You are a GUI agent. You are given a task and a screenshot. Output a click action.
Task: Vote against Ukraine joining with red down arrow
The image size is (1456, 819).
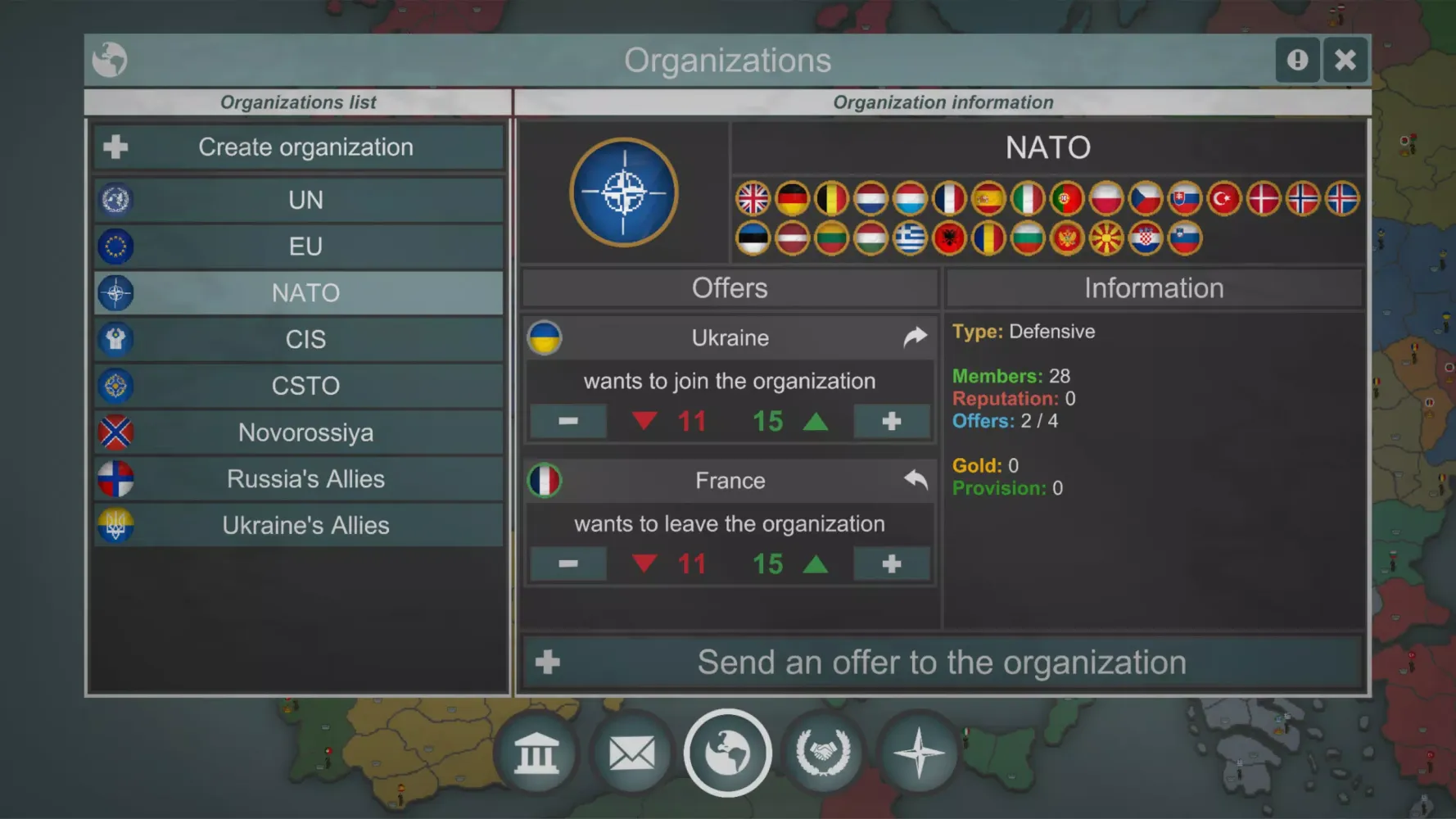click(x=644, y=421)
